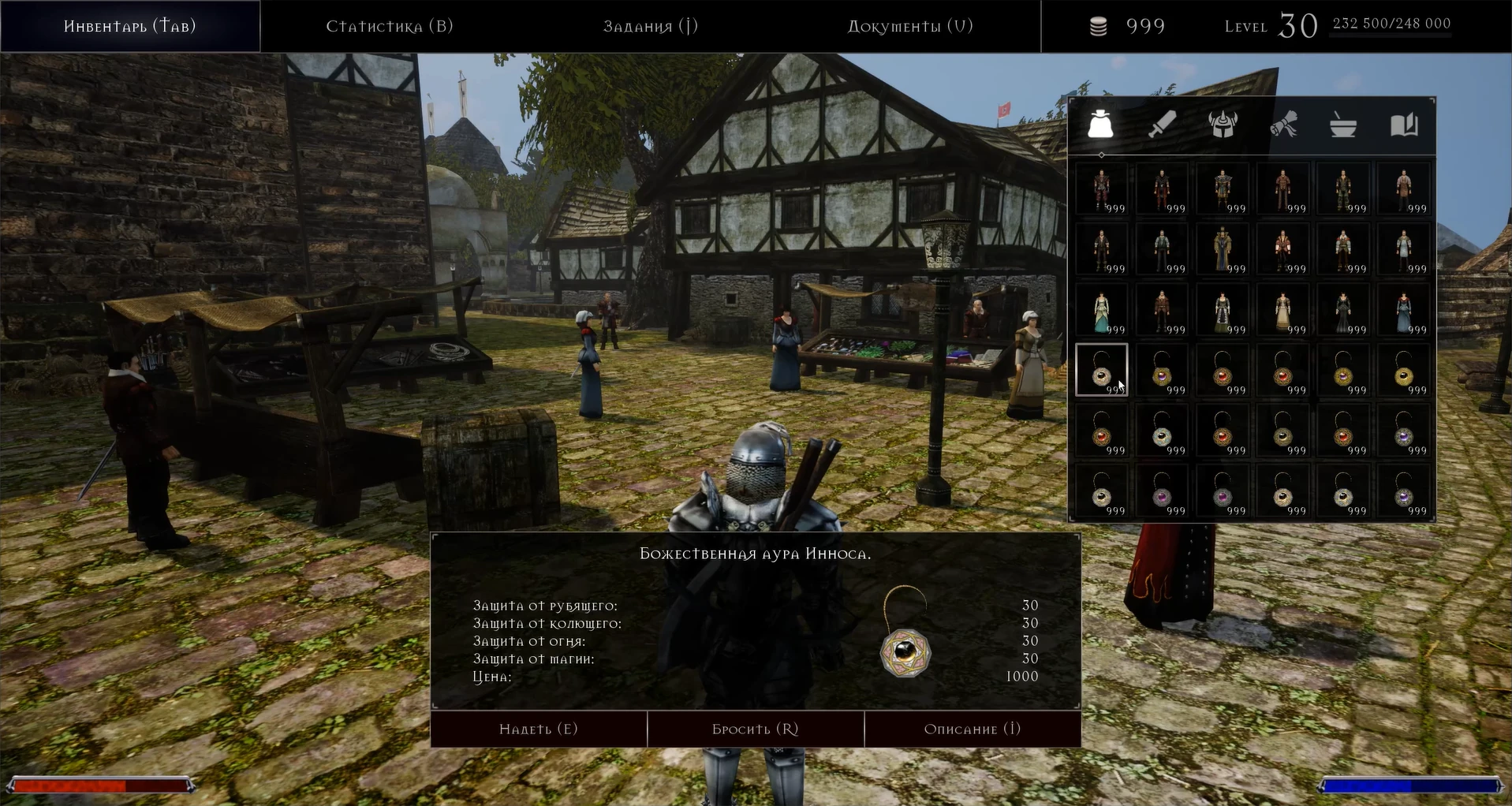This screenshot has height=806, width=1512.
Task: Equip the amulet with Надеть button
Action: click(x=539, y=729)
